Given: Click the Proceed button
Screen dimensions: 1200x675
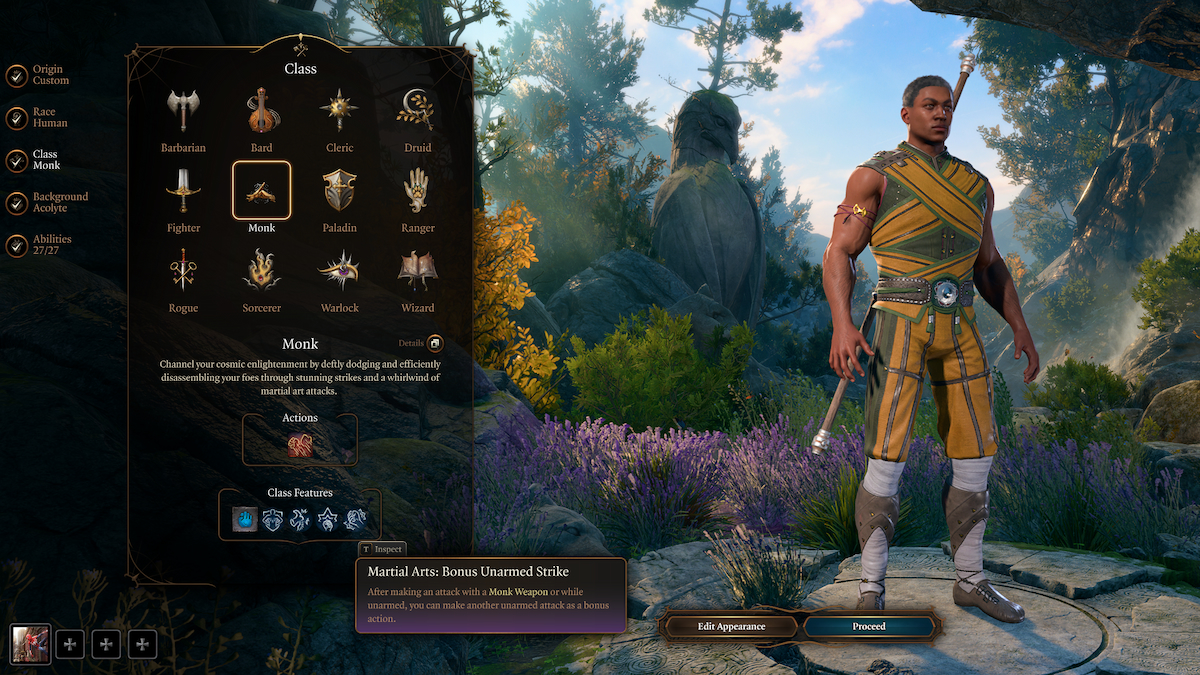Looking at the screenshot, I should tap(868, 627).
